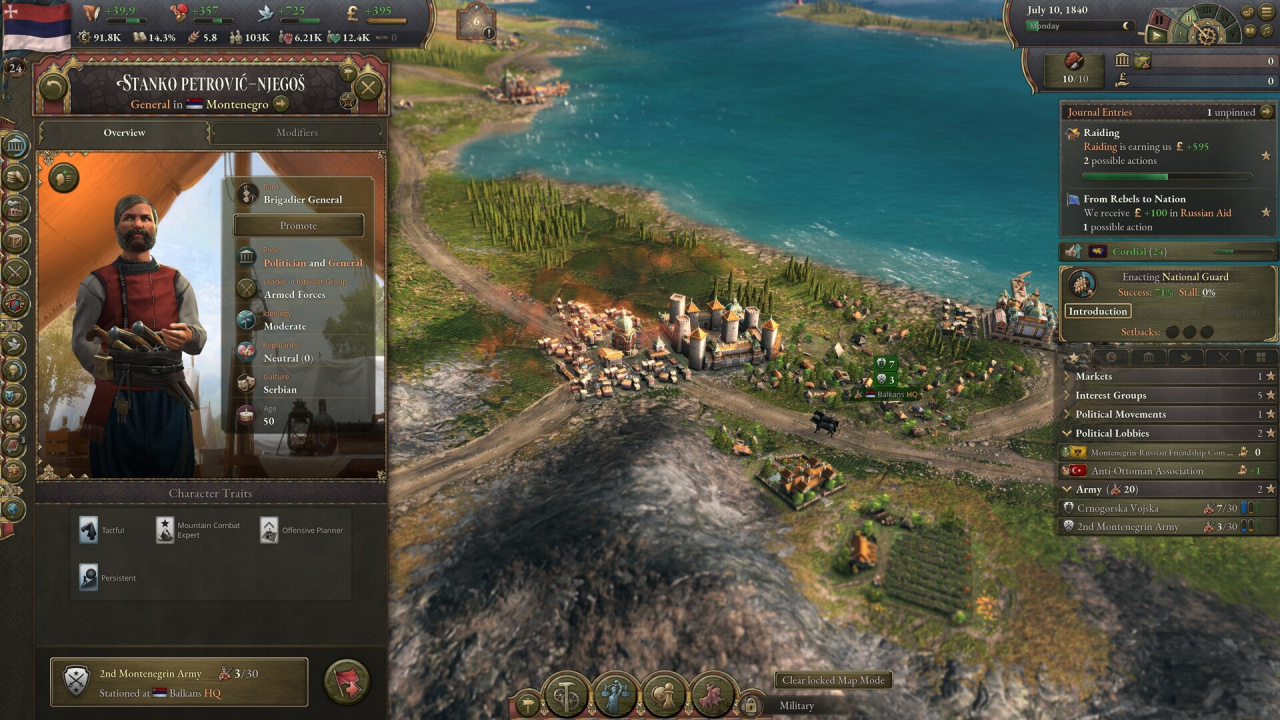1280x720 pixels.
Task: Close the Stanko Petrović-Njegoš character panel
Action: point(368,87)
